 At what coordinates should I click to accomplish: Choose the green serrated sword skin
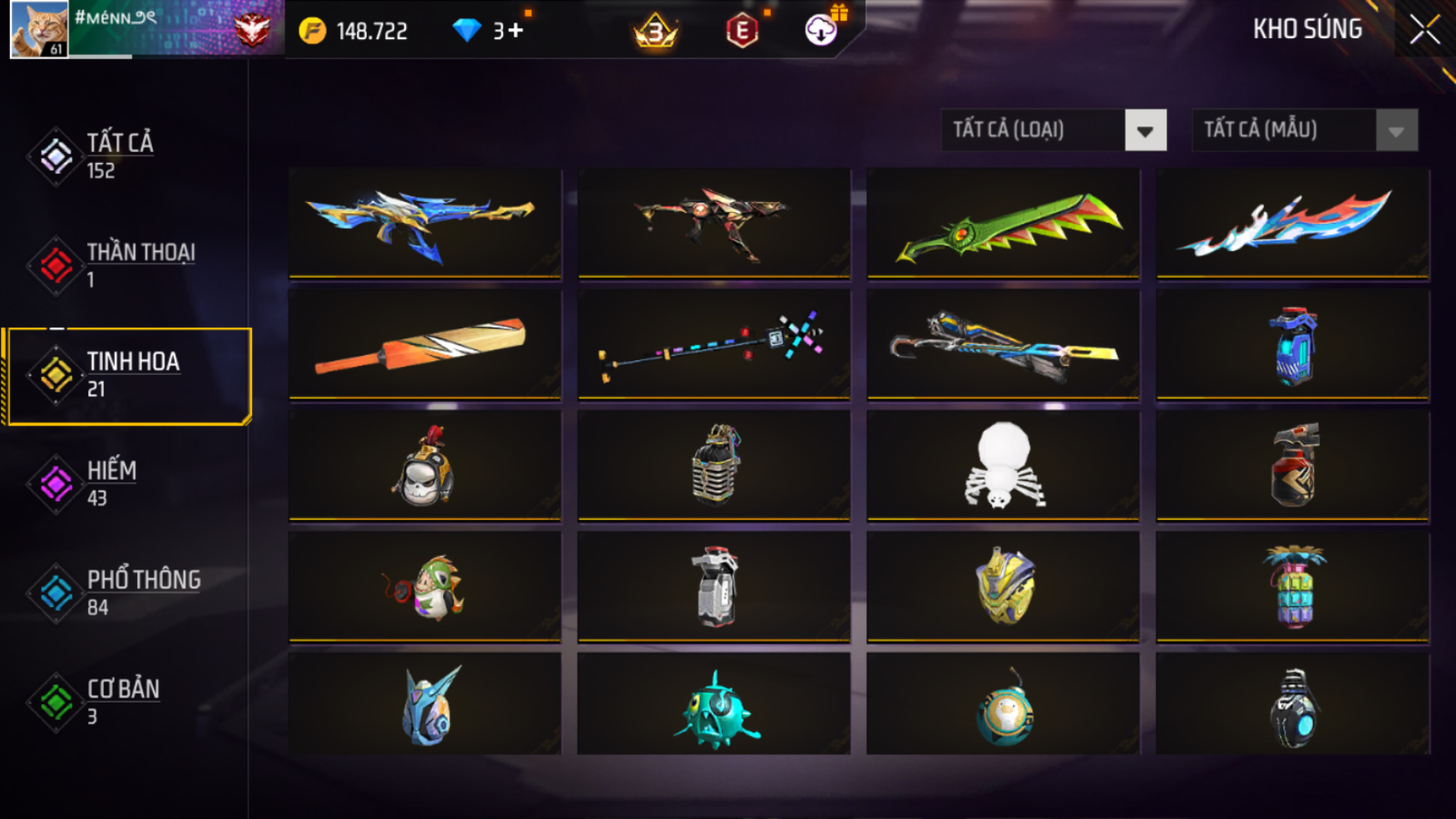click(x=1003, y=222)
